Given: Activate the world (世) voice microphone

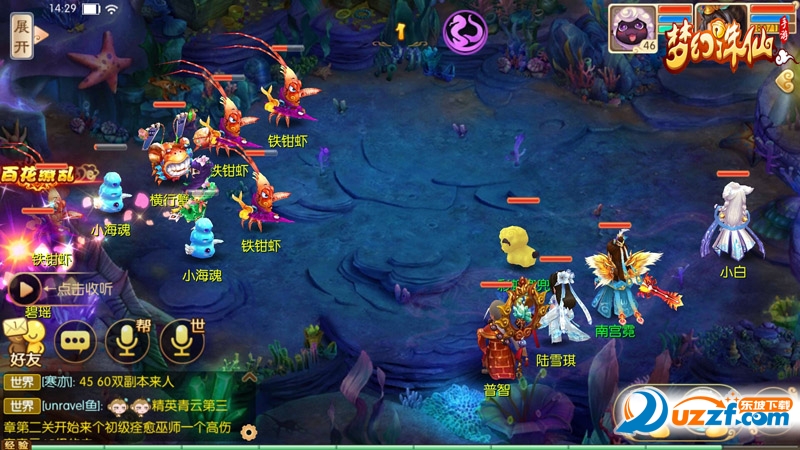Looking at the screenshot, I should [182, 341].
